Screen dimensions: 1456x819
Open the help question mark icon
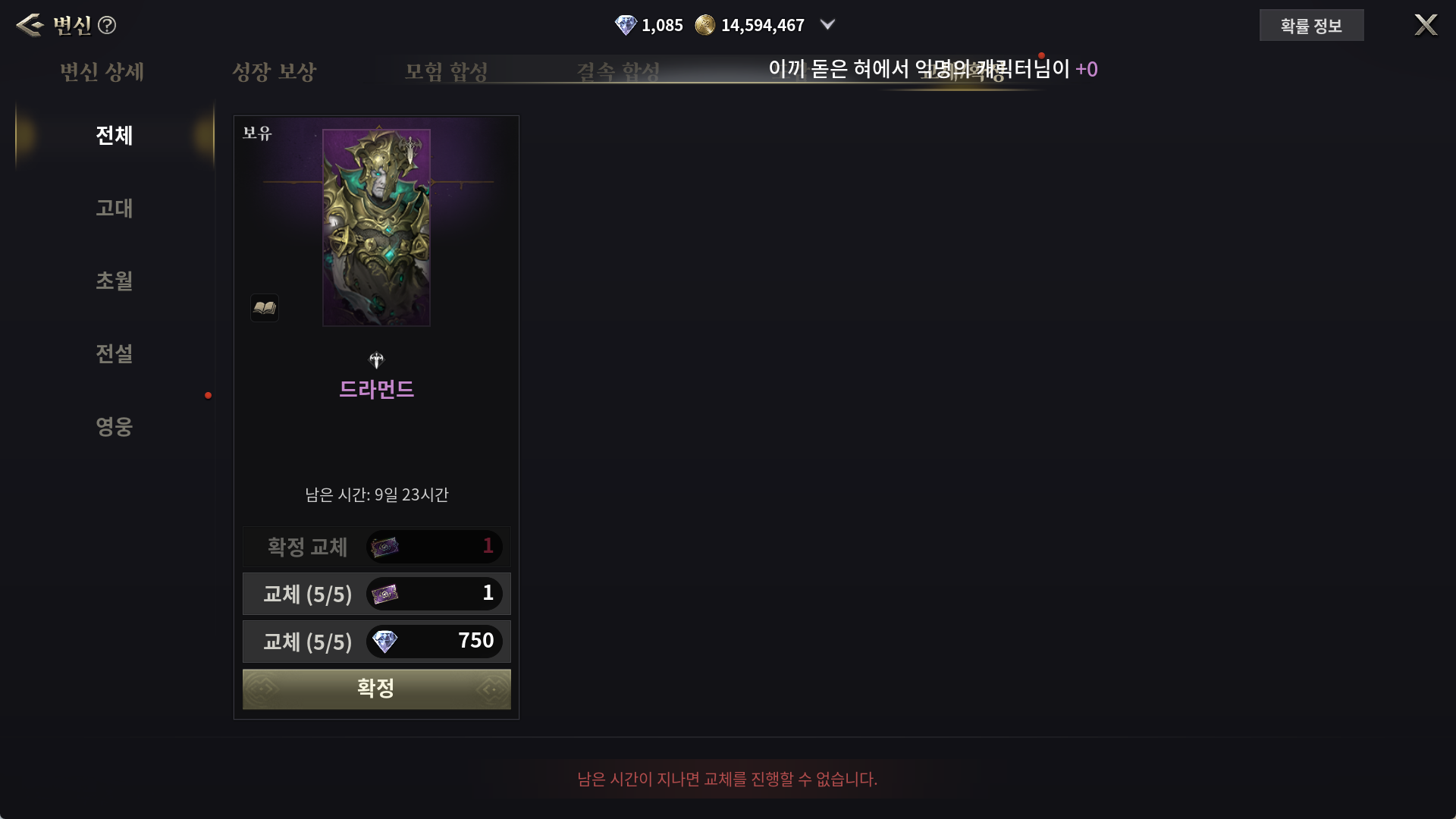click(107, 25)
